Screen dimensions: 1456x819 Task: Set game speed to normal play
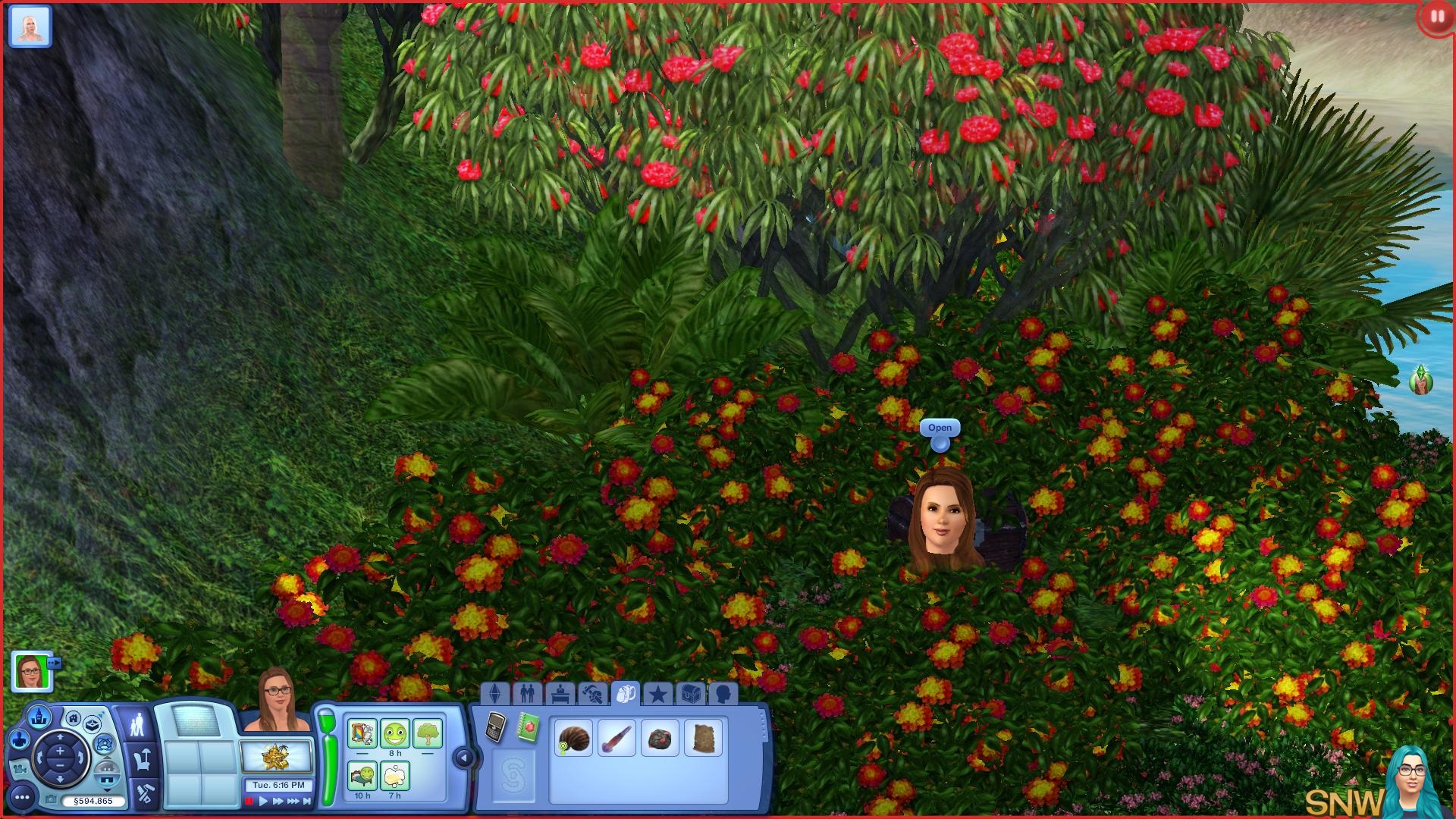(263, 801)
